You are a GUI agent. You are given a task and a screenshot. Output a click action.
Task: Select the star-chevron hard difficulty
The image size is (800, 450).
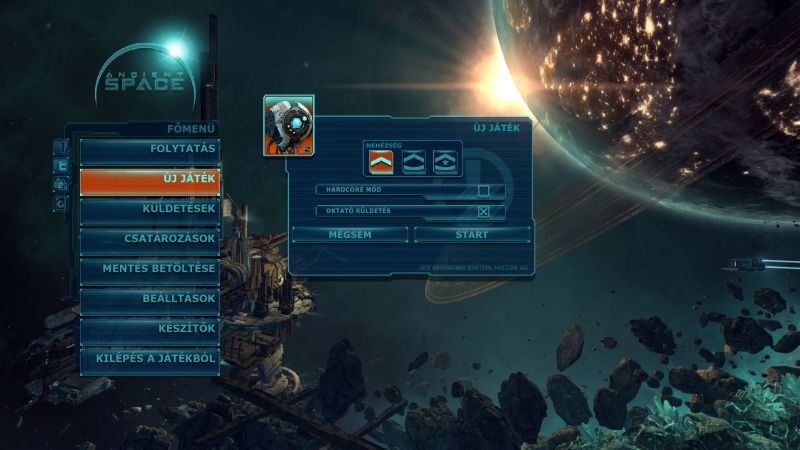coord(446,162)
